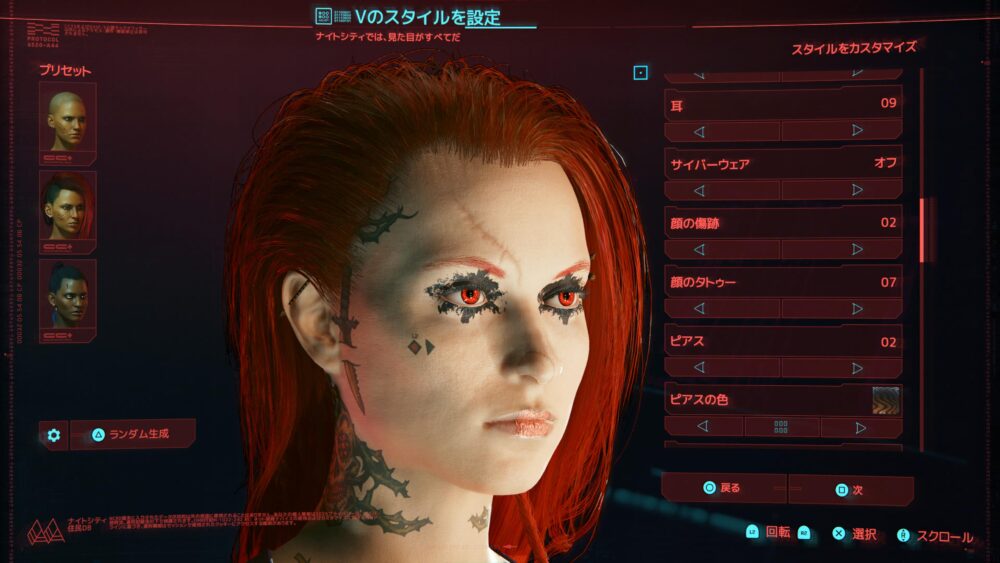Screen dimensions: 1000x563
Task: Change ピアスの色 to the next color
Action: 859,427
